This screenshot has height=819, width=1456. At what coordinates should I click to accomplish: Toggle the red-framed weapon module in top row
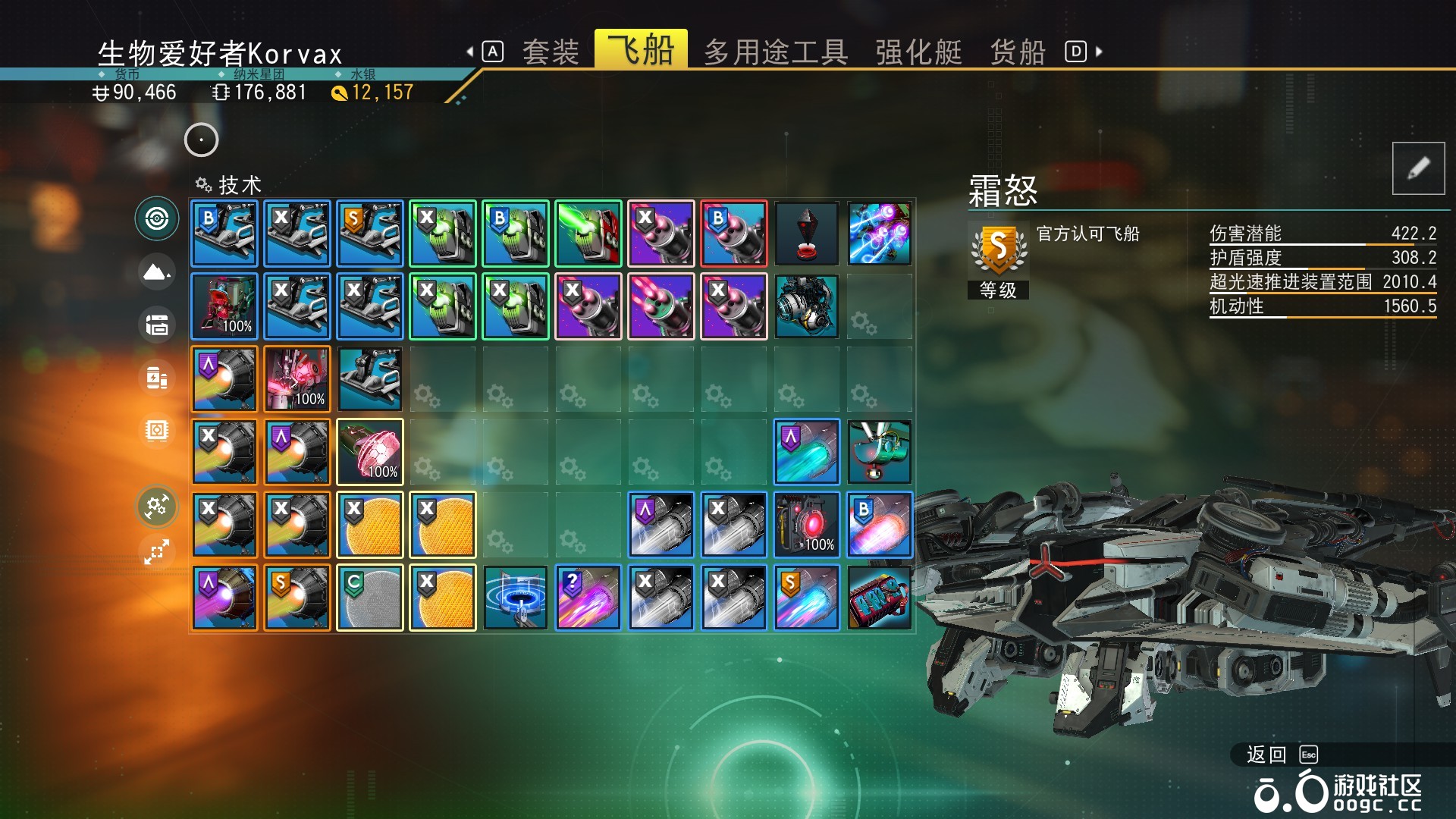click(733, 233)
